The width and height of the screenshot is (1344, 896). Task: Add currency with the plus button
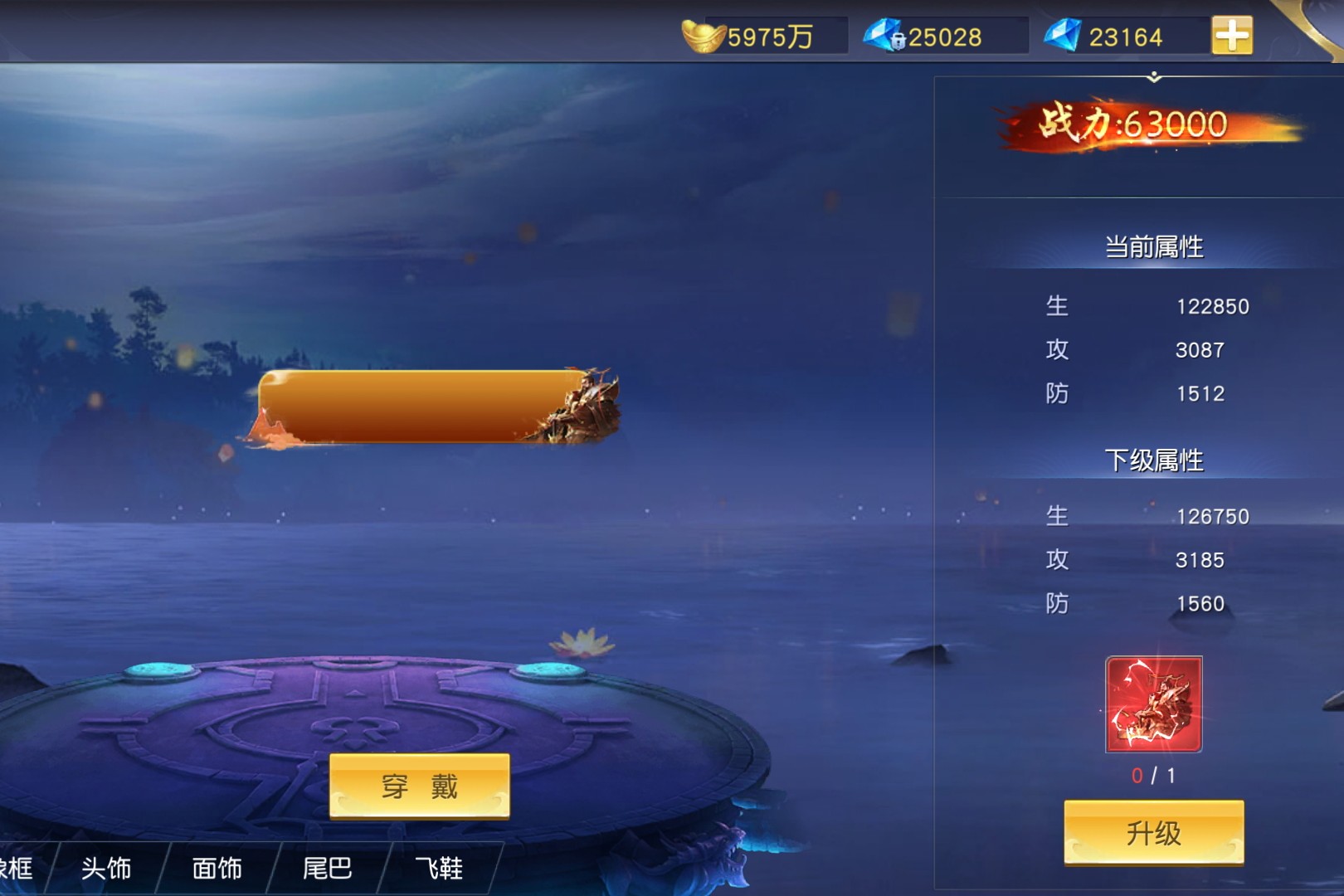(1232, 36)
